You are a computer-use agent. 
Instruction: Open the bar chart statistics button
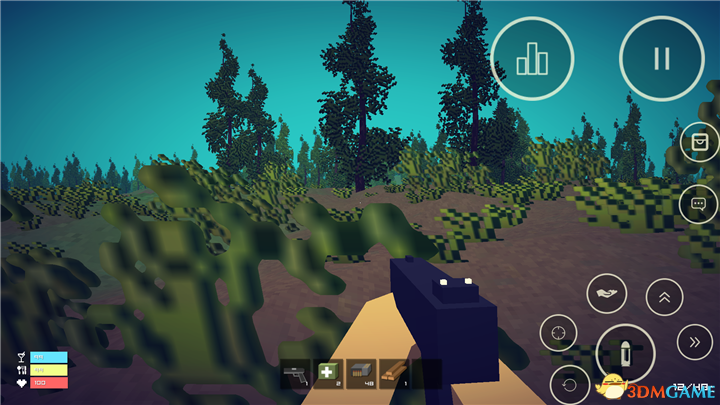(532, 58)
